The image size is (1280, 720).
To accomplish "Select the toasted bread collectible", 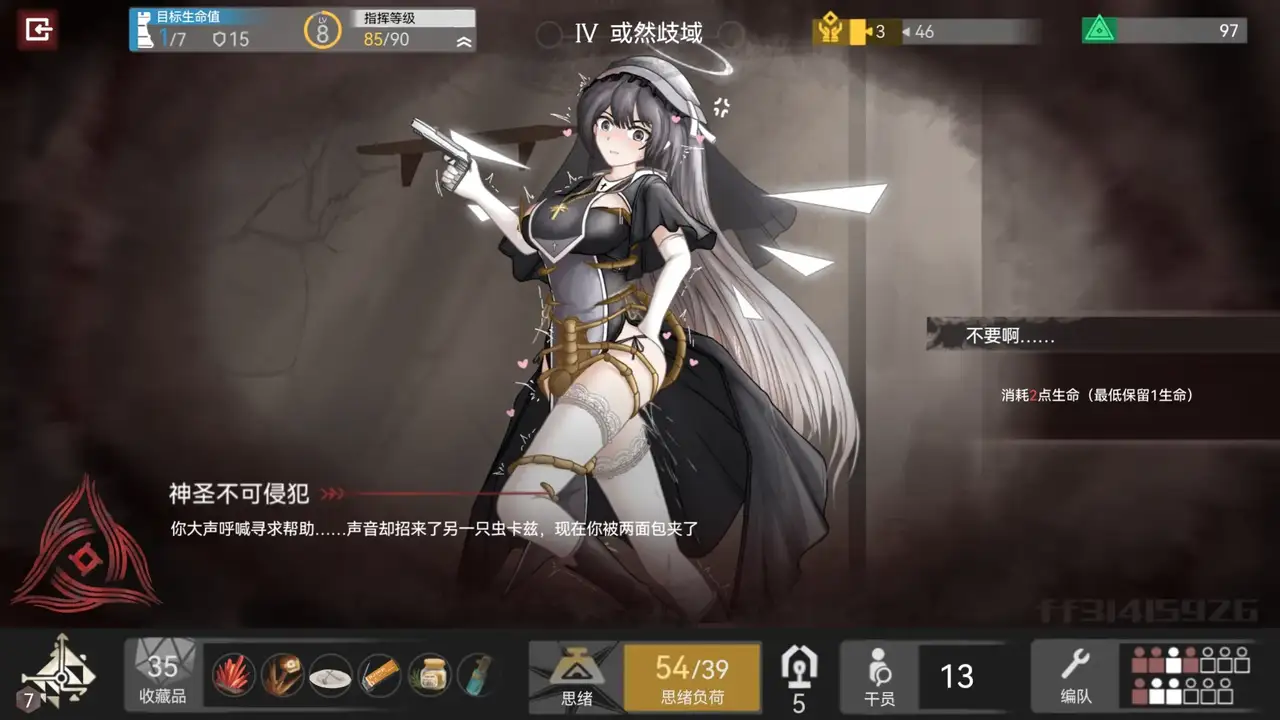I will 283,676.
